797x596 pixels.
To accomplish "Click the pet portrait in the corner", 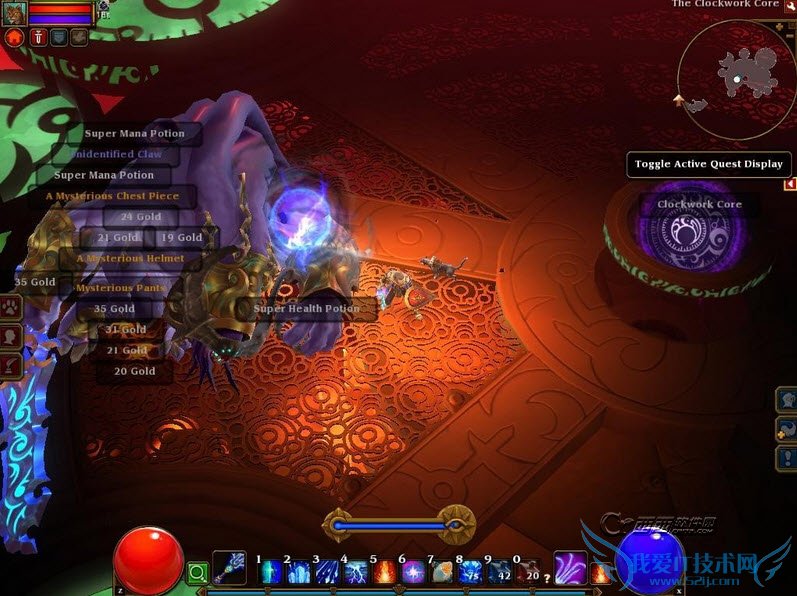I will point(15,14).
